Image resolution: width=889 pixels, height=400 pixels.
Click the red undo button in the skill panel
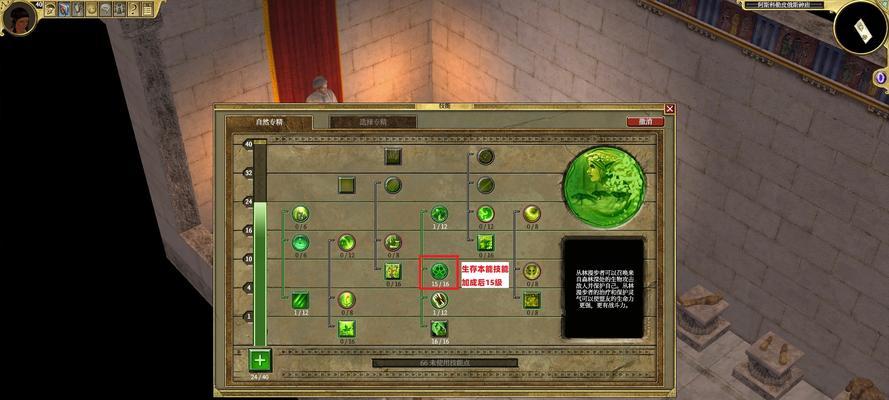coord(645,122)
